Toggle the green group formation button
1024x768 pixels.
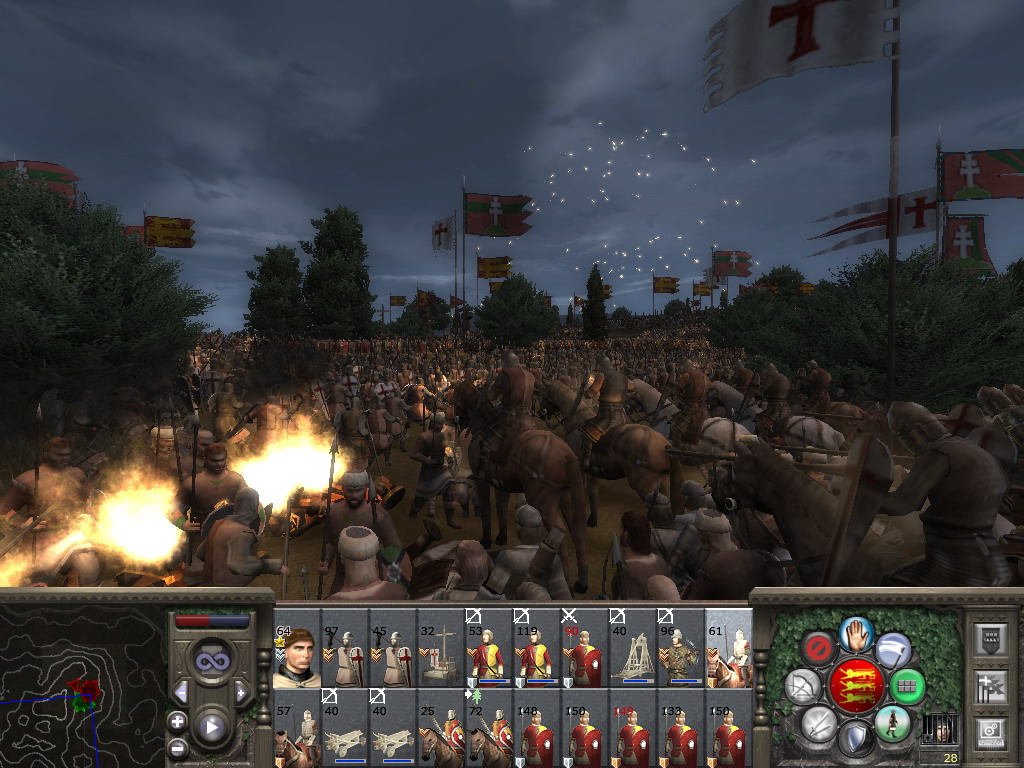[907, 687]
